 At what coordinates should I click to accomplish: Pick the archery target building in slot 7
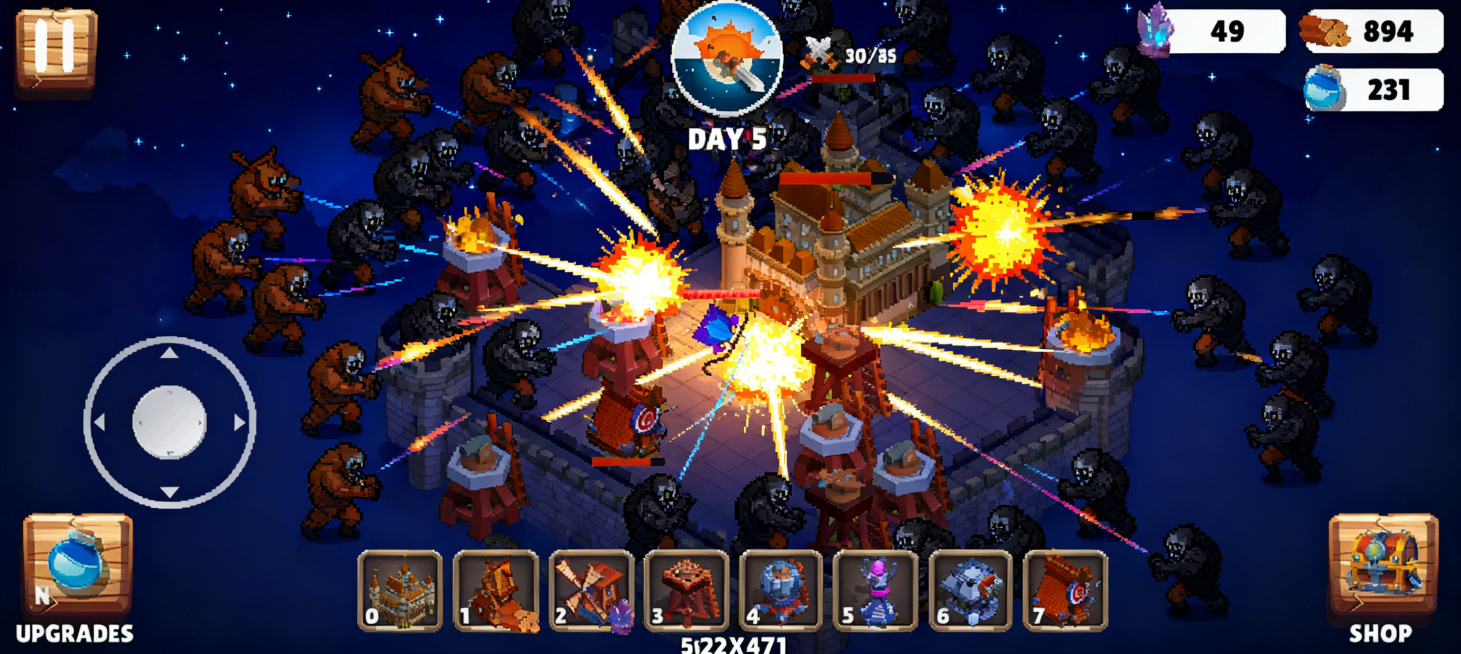click(x=1066, y=591)
